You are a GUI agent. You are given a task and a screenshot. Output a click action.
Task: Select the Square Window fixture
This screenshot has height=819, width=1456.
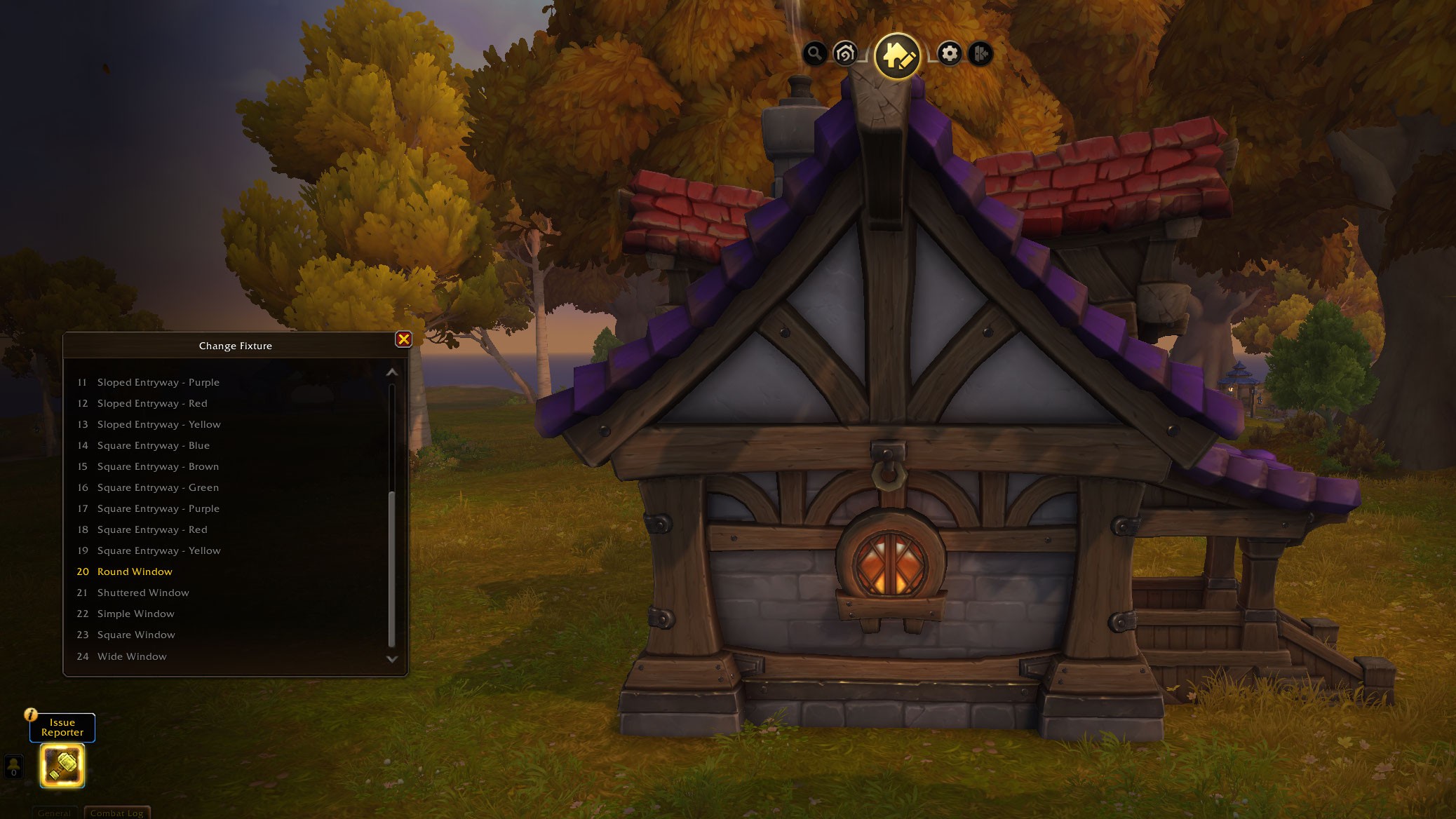136,635
